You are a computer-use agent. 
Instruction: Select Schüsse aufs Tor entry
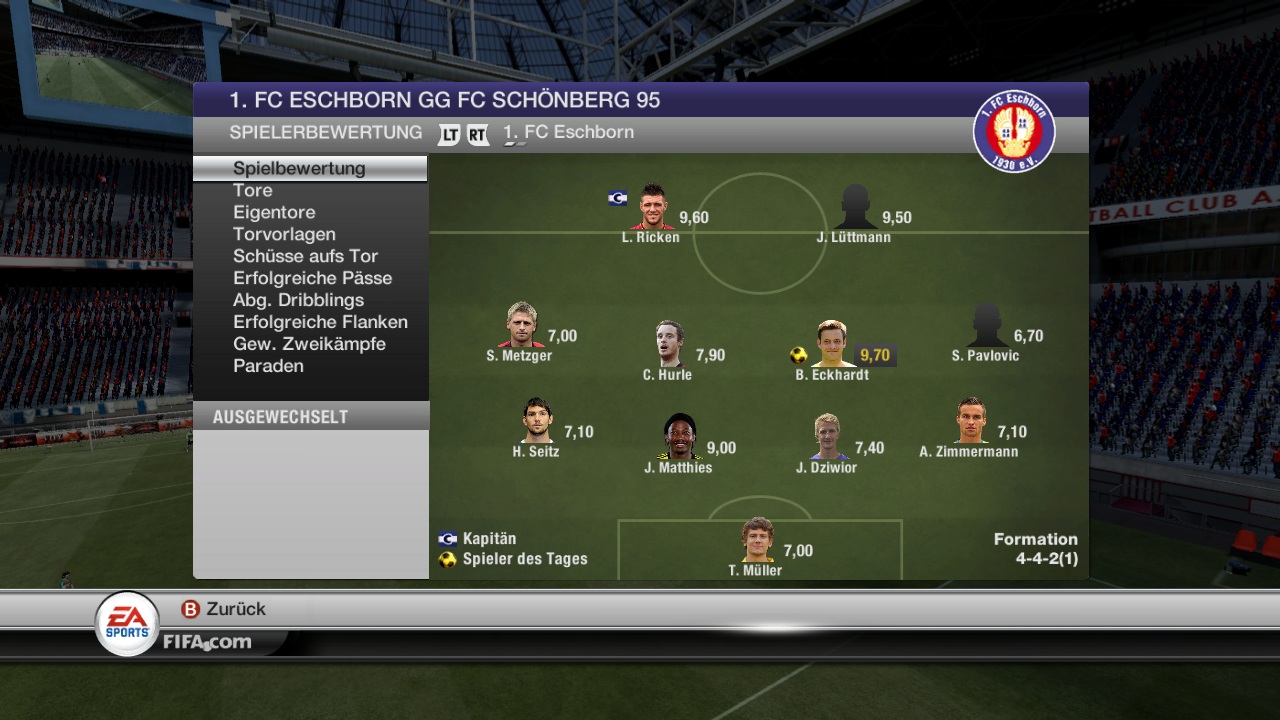305,256
